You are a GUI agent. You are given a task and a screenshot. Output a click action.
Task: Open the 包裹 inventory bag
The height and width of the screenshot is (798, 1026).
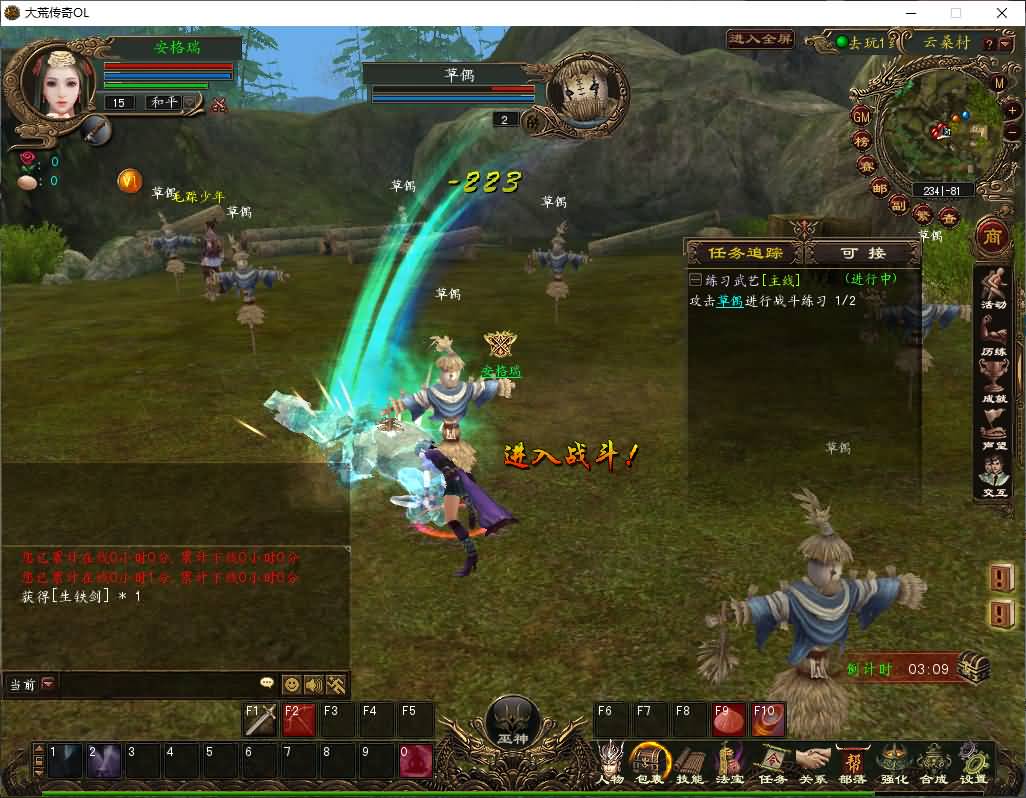tap(650, 763)
